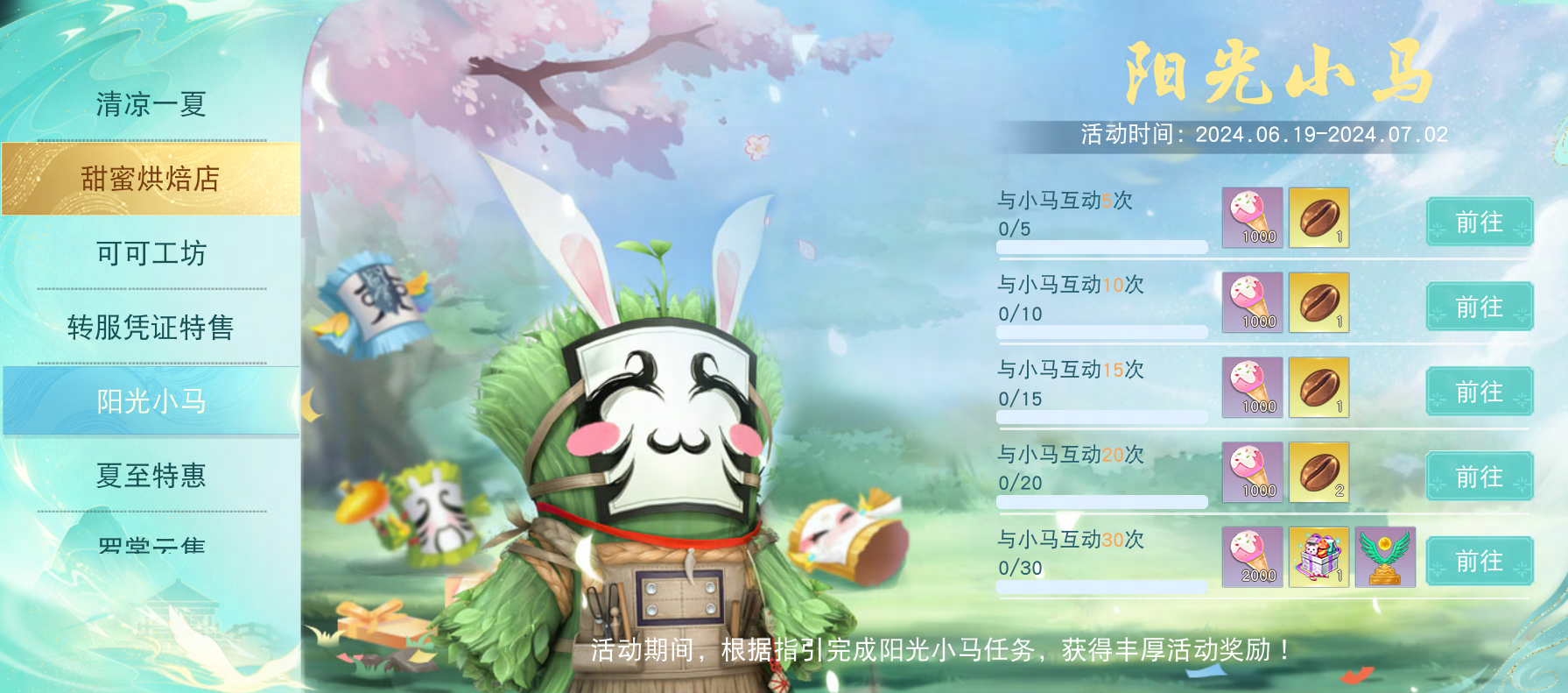Click the 1000 ice cream reward icon in the 5-interactions row
This screenshot has height=693, width=1568.
pyautogui.click(x=1254, y=218)
